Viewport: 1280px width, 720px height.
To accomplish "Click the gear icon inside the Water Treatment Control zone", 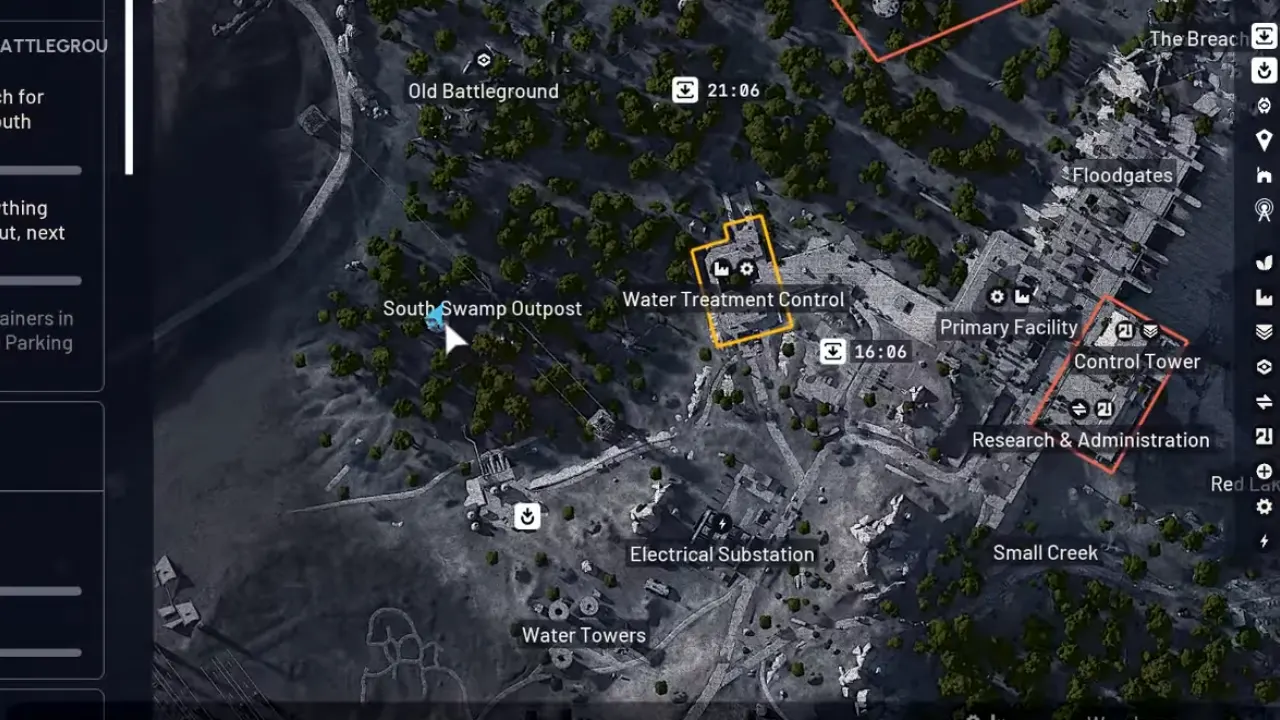I will click(x=747, y=268).
